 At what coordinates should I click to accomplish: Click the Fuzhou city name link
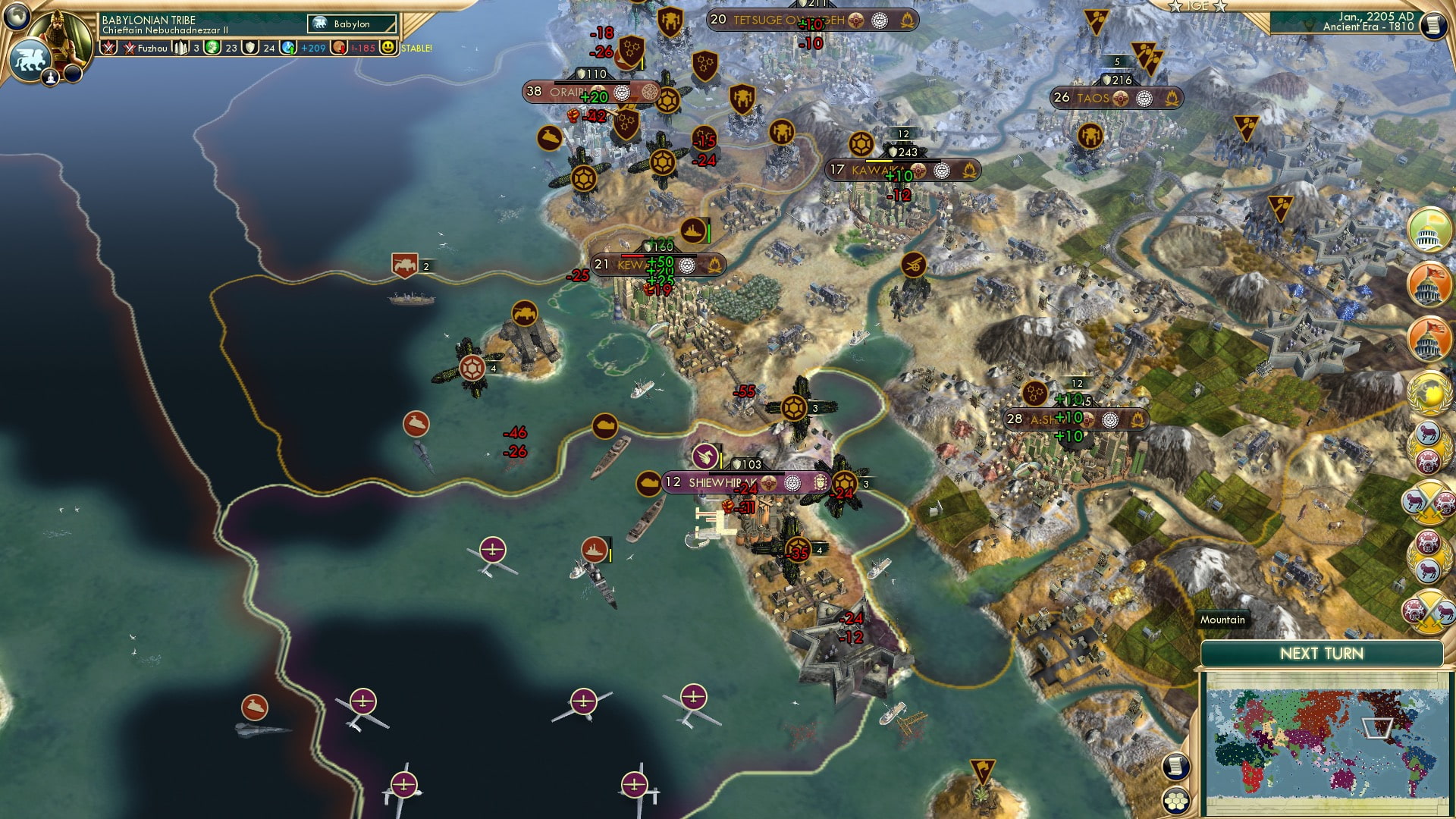point(154,49)
